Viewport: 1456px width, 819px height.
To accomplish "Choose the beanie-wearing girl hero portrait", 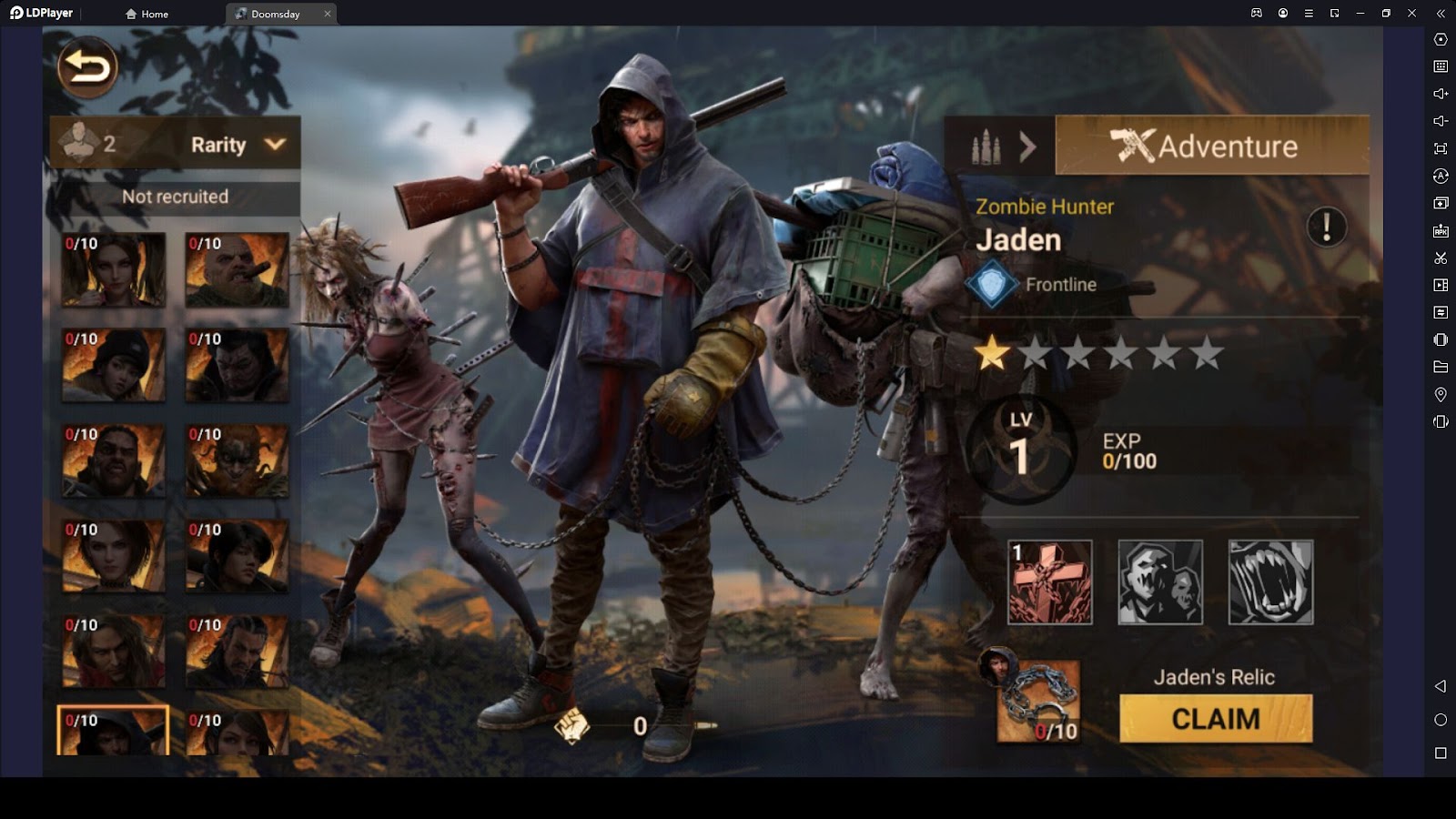I will click(x=114, y=365).
